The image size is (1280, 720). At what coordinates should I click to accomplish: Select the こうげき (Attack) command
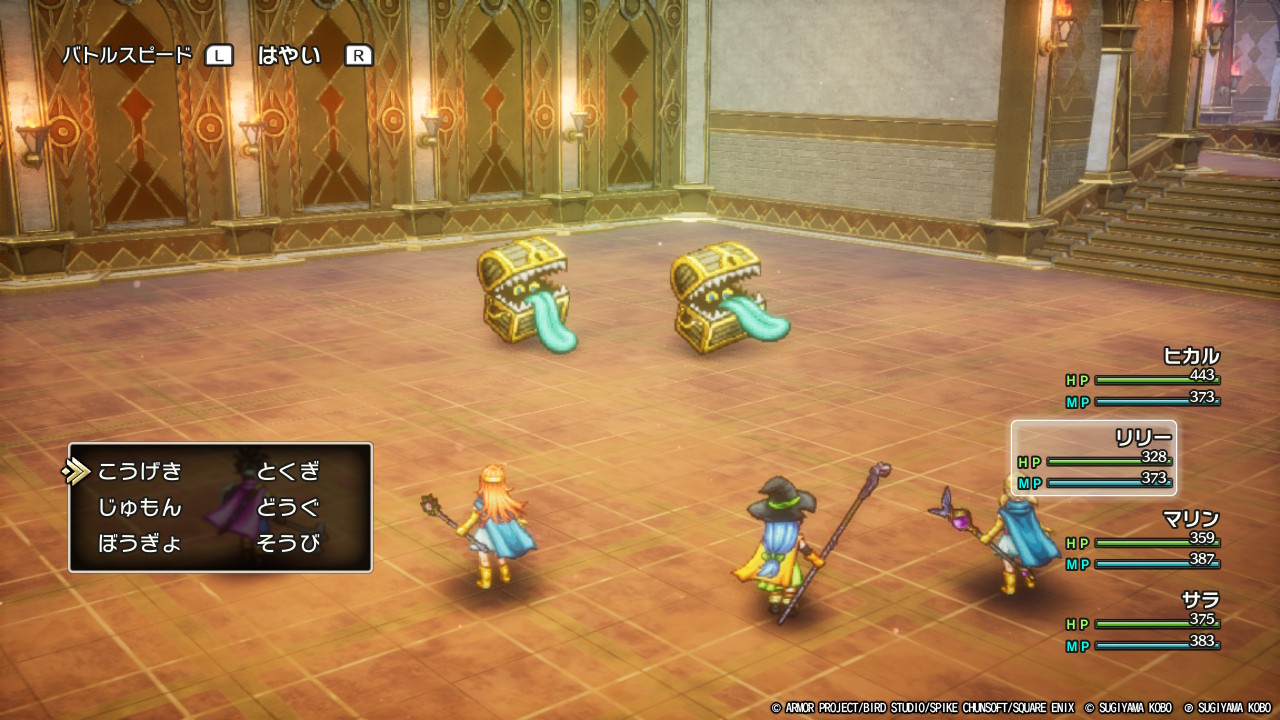pyautogui.click(x=140, y=472)
